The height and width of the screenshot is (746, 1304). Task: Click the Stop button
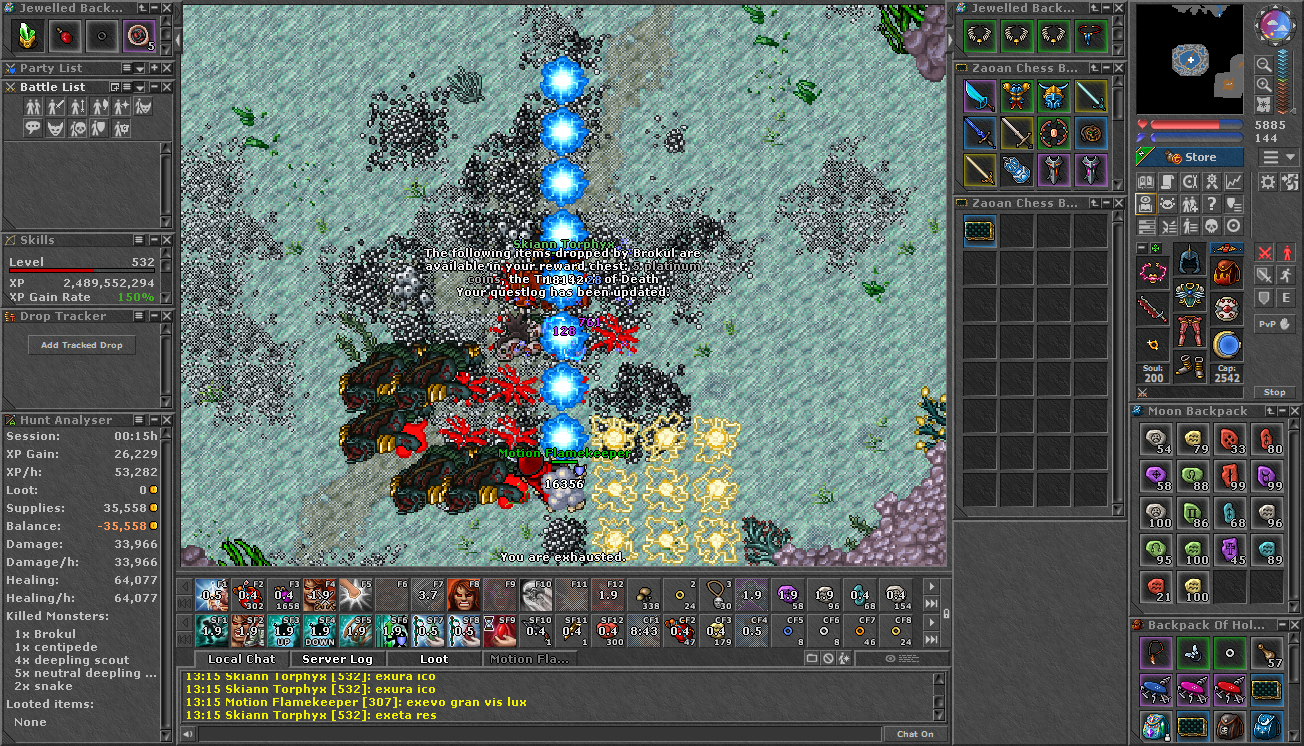1274,392
